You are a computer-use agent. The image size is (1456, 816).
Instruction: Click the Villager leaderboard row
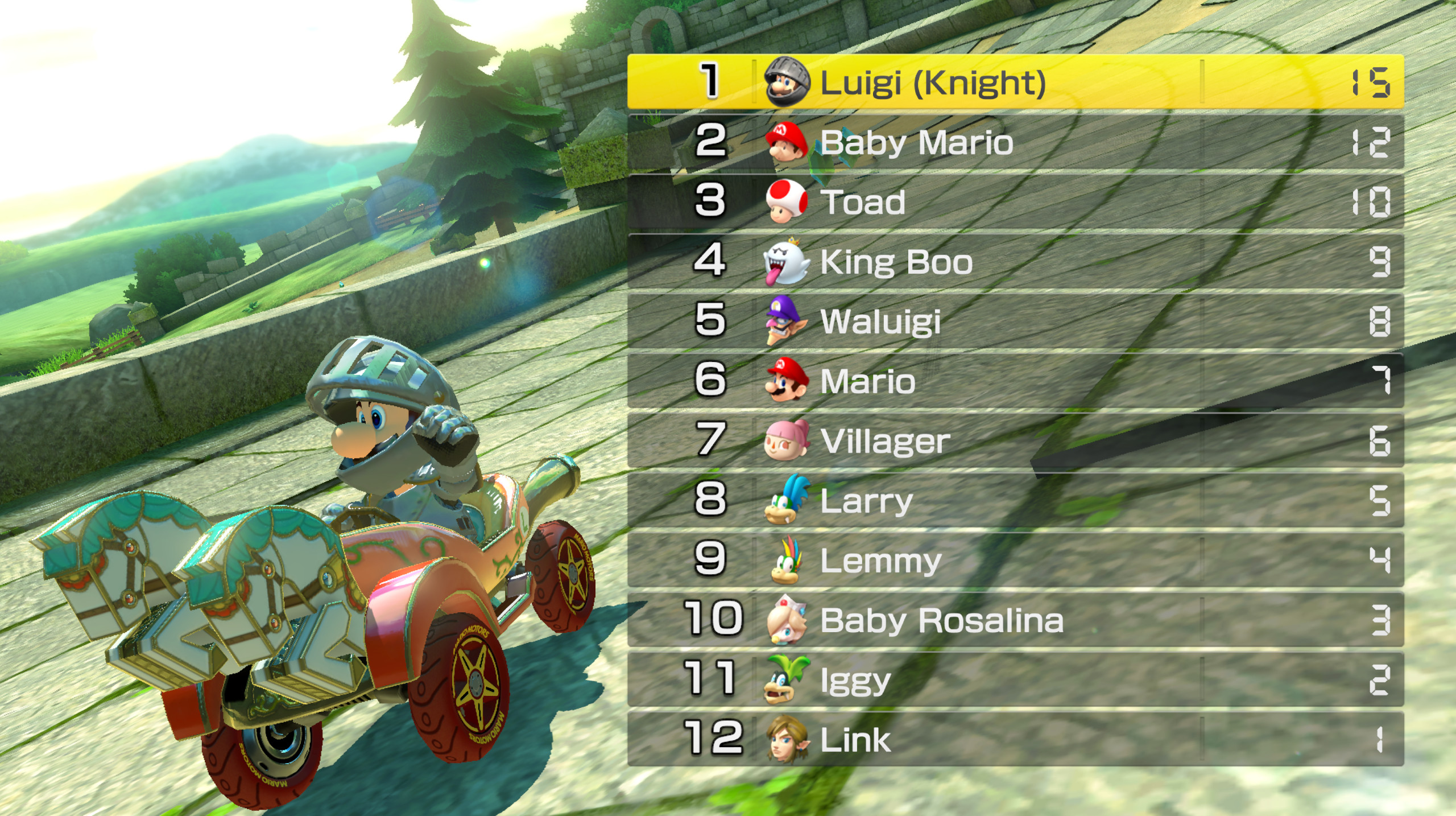click(1024, 441)
